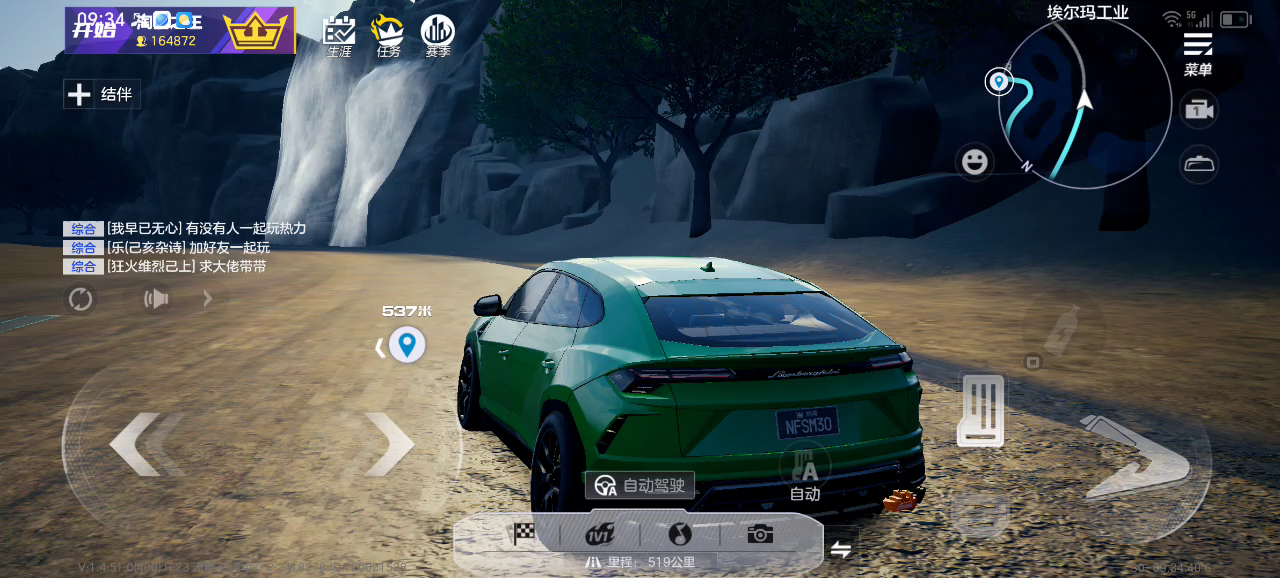This screenshot has width=1280, height=578.
Task: Open the checkered flag race icon
Action: click(x=523, y=534)
